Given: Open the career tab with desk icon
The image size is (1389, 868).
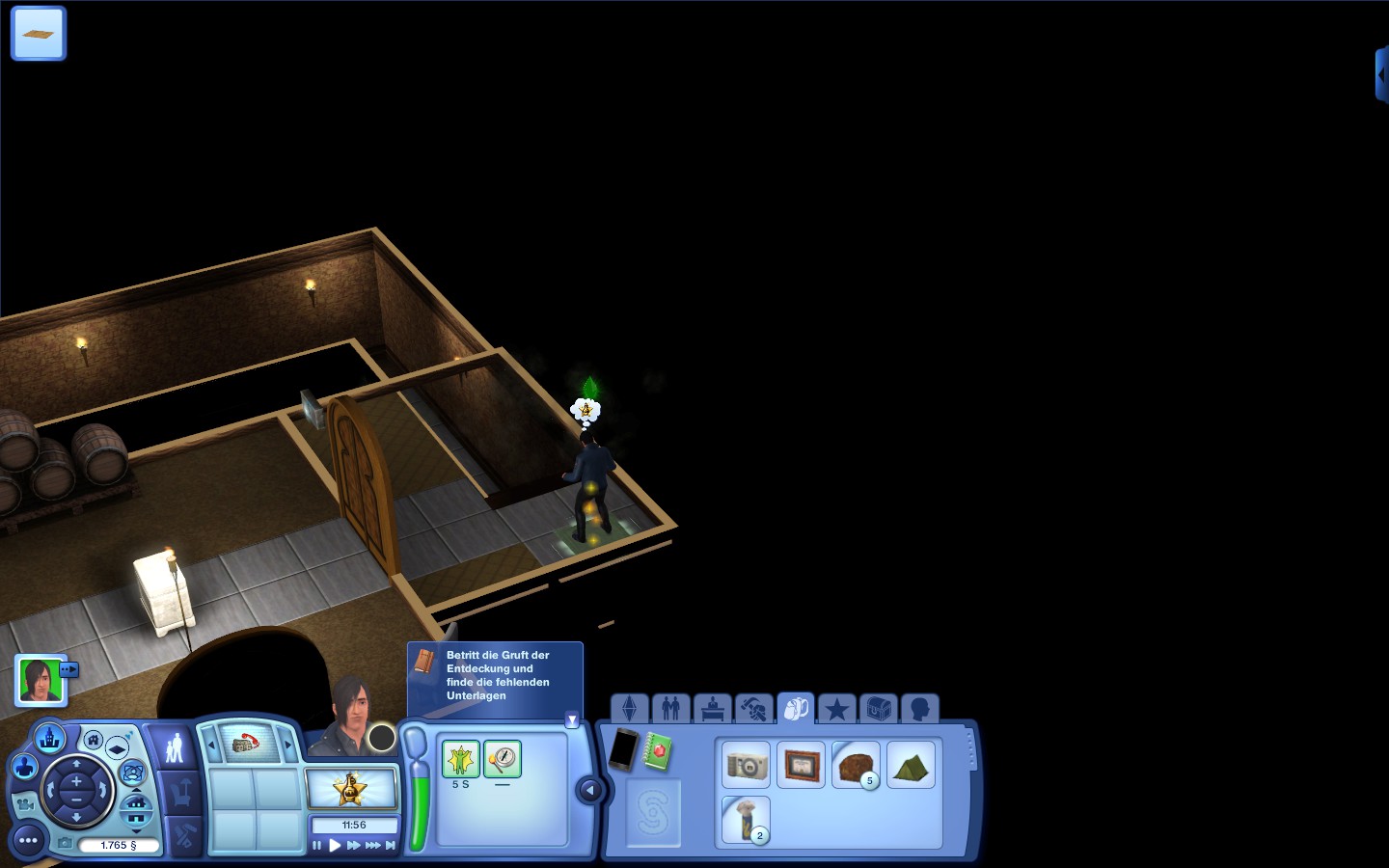Looking at the screenshot, I should [713, 710].
